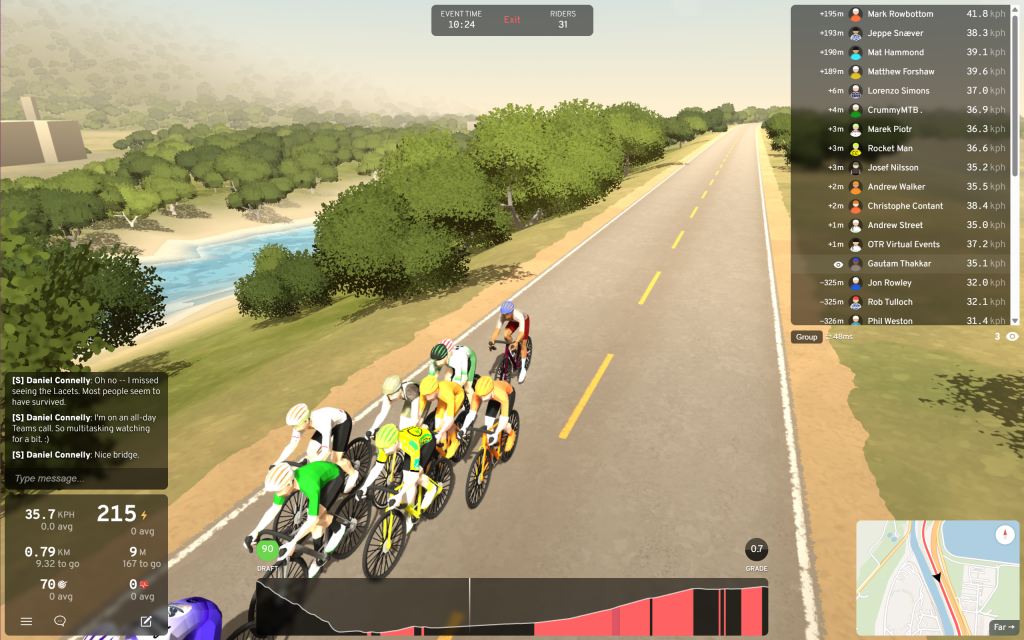
Task: Click the edit pencil icon in the stats panel
Action: point(146,621)
